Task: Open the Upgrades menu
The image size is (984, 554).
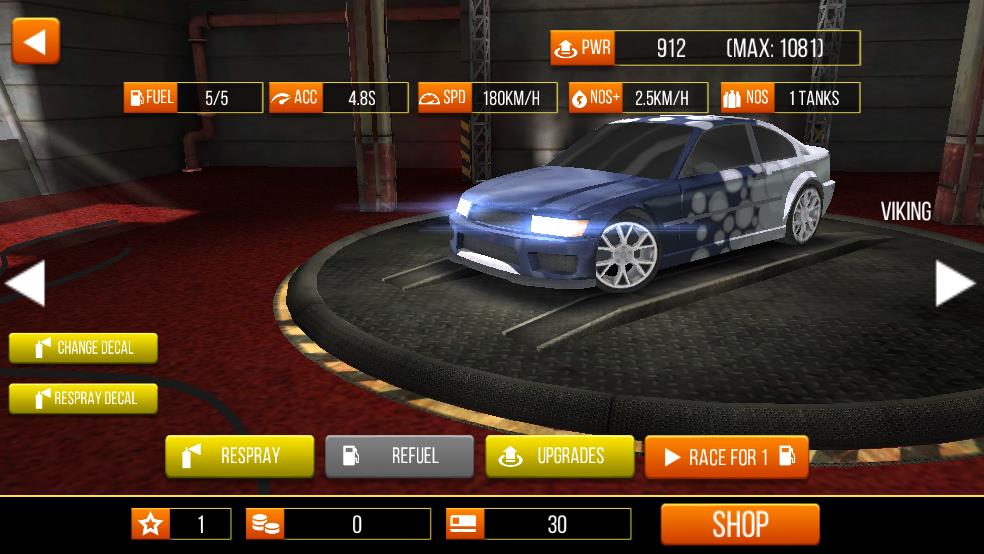Action: pyautogui.click(x=559, y=456)
